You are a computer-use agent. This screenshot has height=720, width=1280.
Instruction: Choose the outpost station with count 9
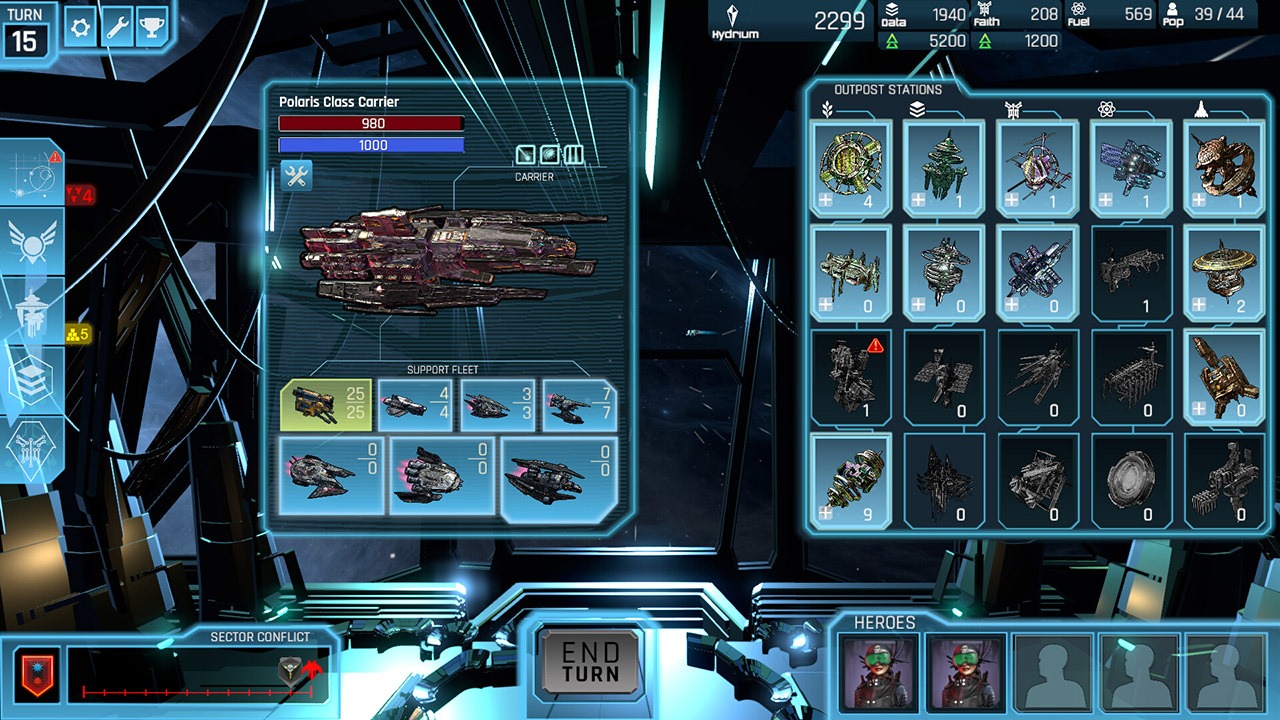pos(850,481)
